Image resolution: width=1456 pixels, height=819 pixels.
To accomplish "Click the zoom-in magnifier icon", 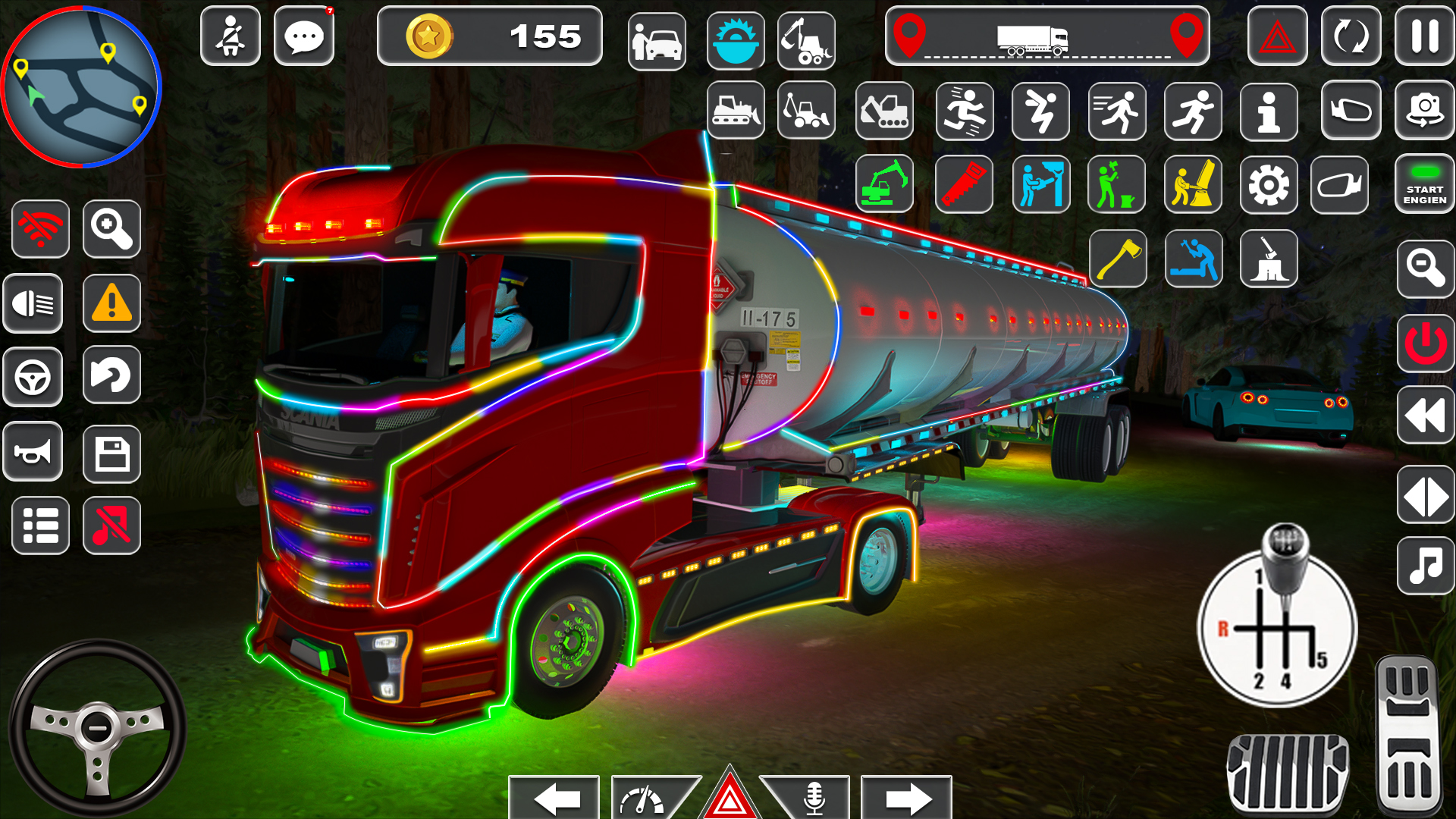I will point(112,229).
